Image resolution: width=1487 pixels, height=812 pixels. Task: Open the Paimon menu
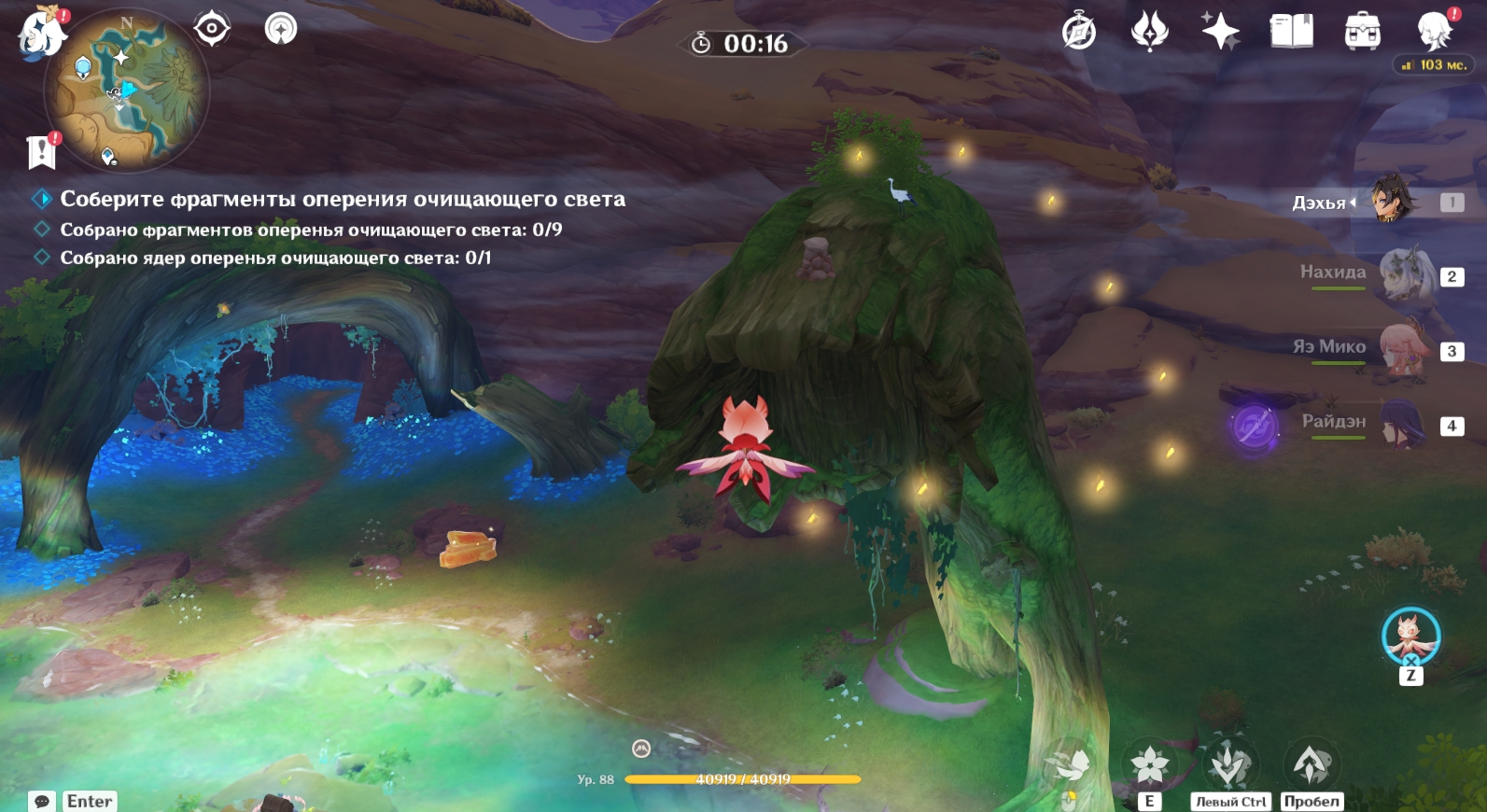pos(42,34)
